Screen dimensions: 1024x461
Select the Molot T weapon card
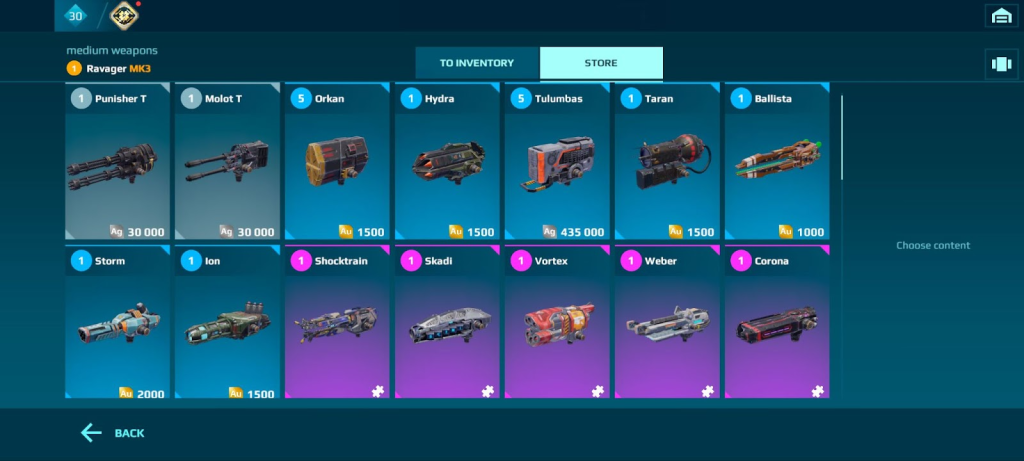coord(227,162)
